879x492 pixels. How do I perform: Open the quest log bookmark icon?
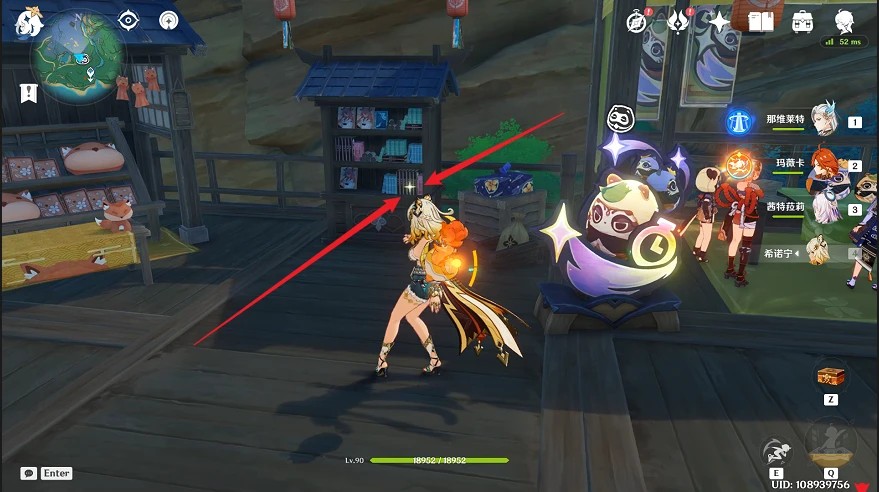[26, 92]
